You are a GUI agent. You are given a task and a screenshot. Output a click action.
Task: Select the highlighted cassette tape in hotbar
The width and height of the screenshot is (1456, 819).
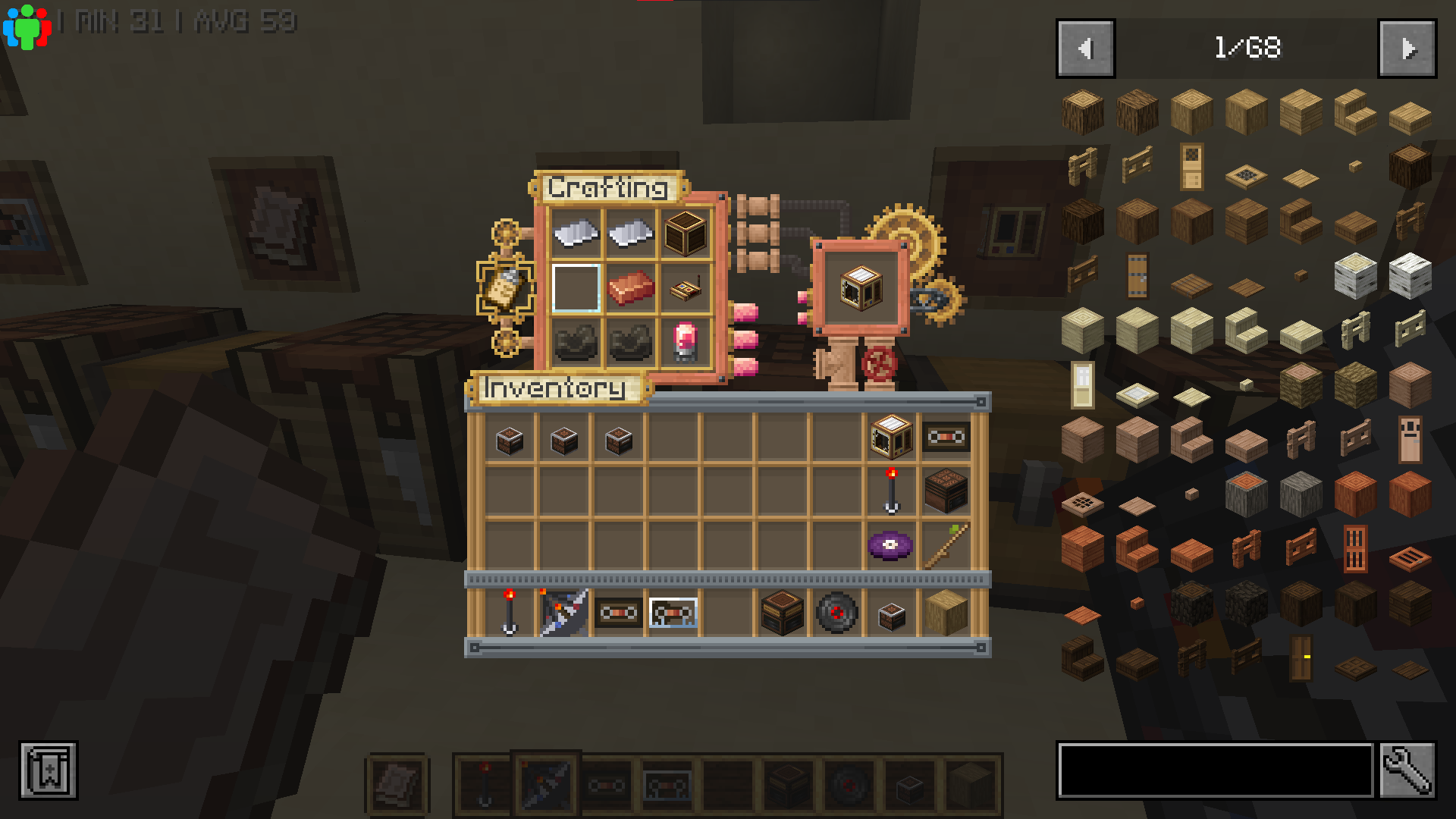[x=673, y=613]
